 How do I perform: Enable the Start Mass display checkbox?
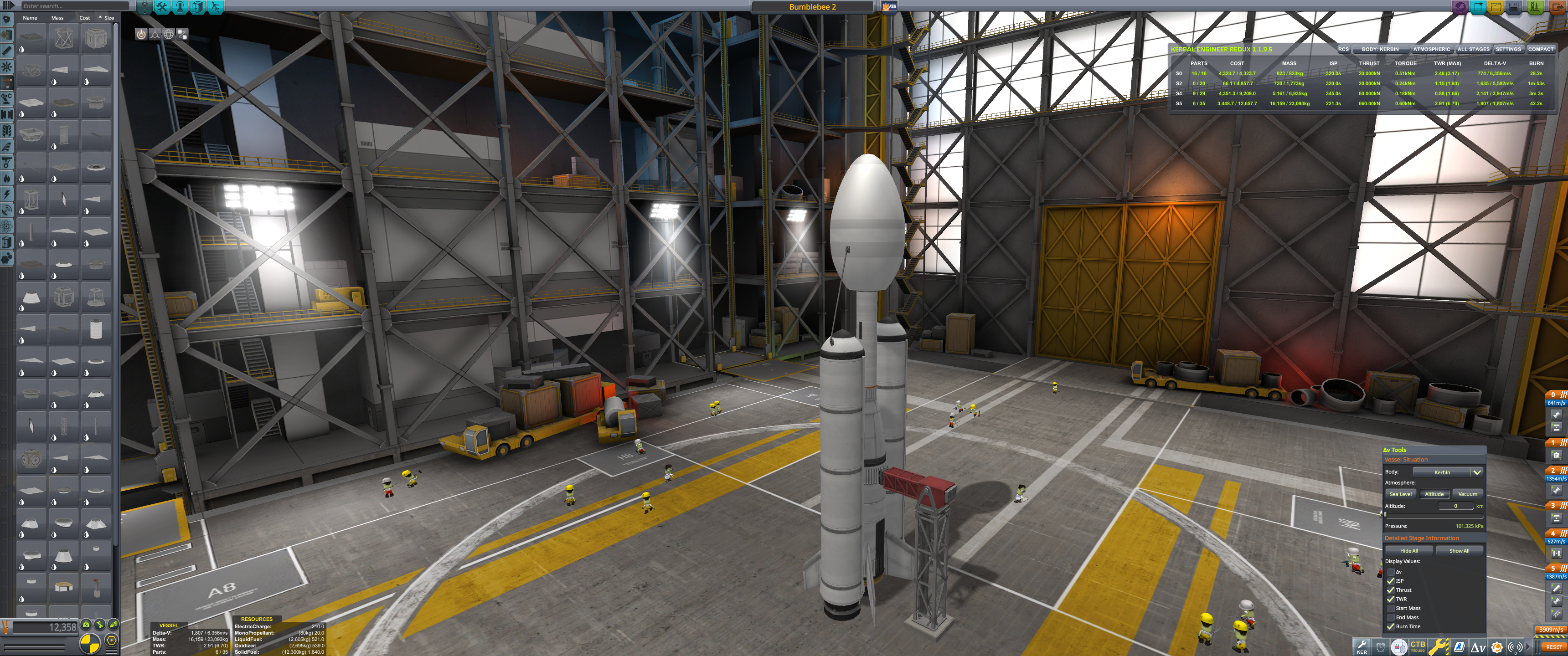pos(1391,609)
